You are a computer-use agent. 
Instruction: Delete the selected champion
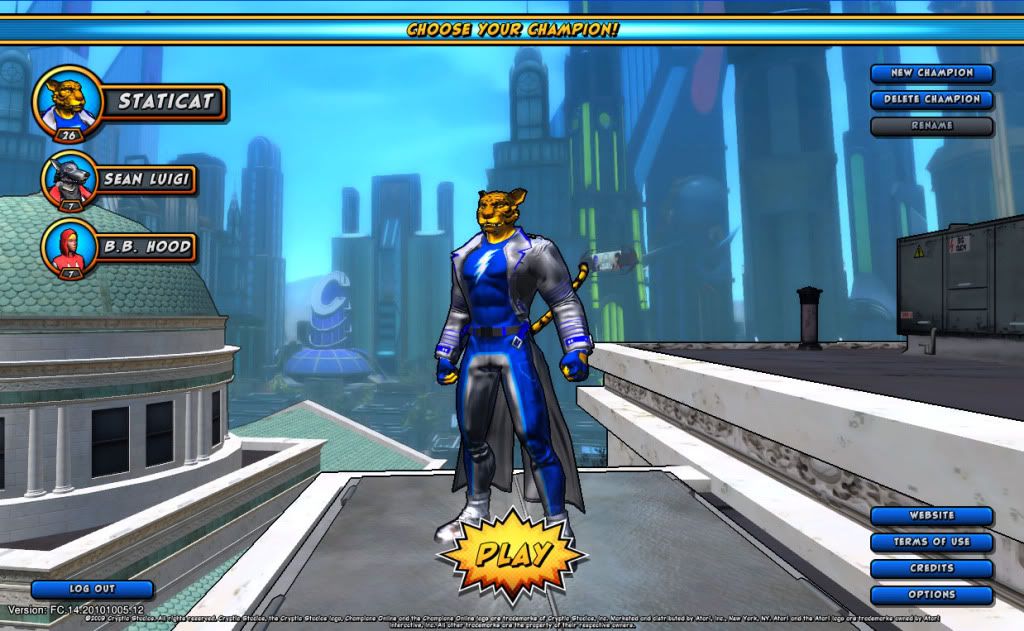click(x=931, y=99)
